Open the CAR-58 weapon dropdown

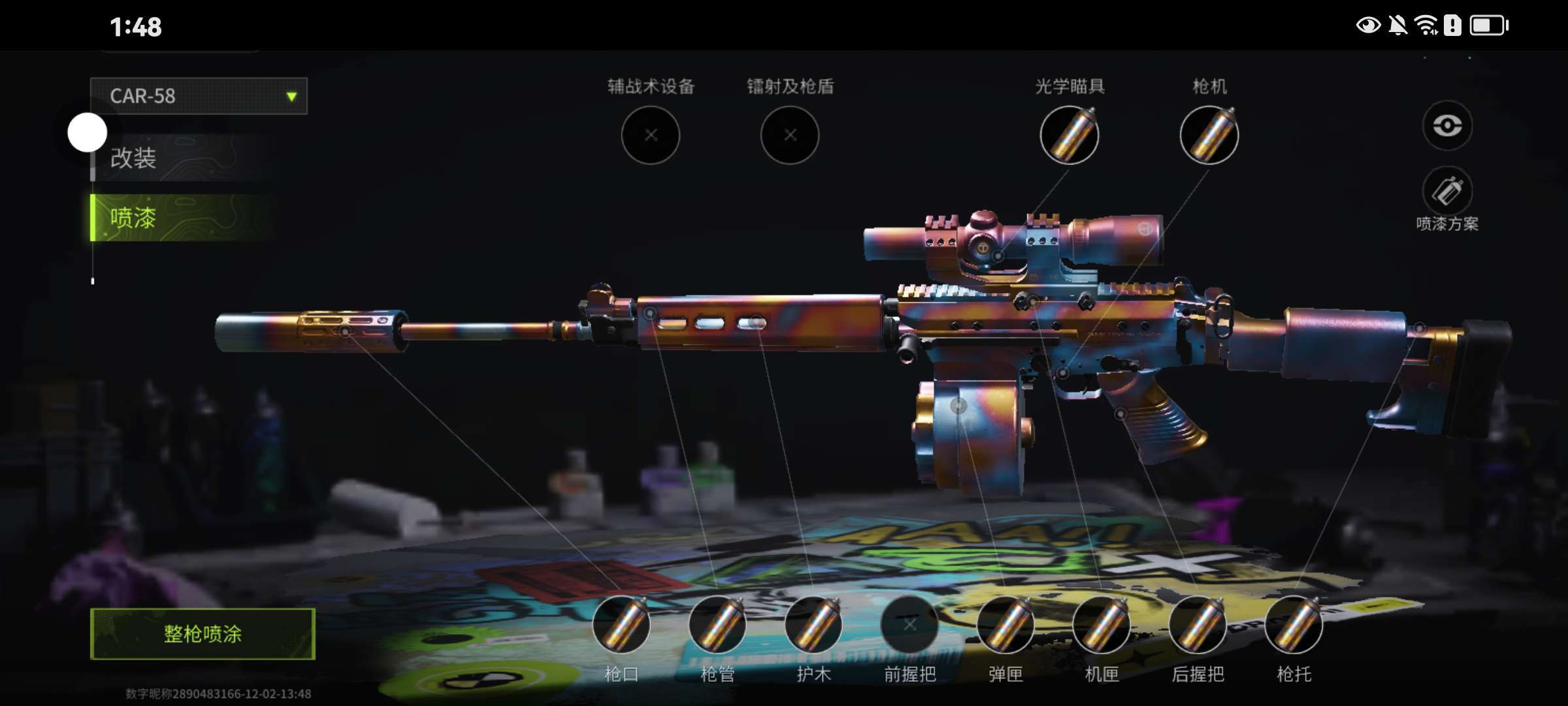click(x=199, y=96)
